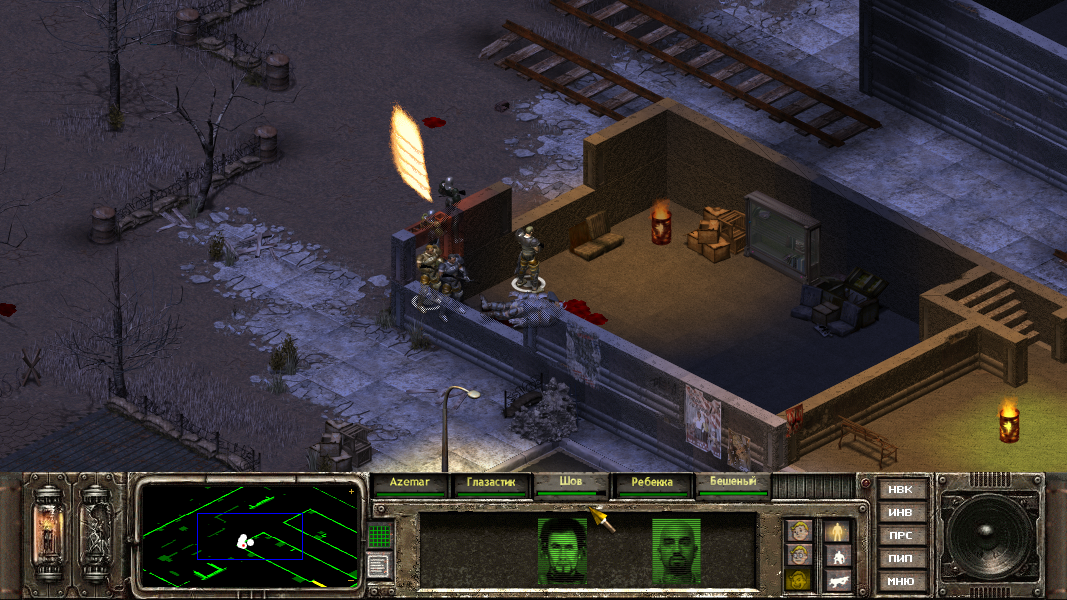Switch to squad member Шов
This screenshot has height=600, width=1067.
click(571, 482)
